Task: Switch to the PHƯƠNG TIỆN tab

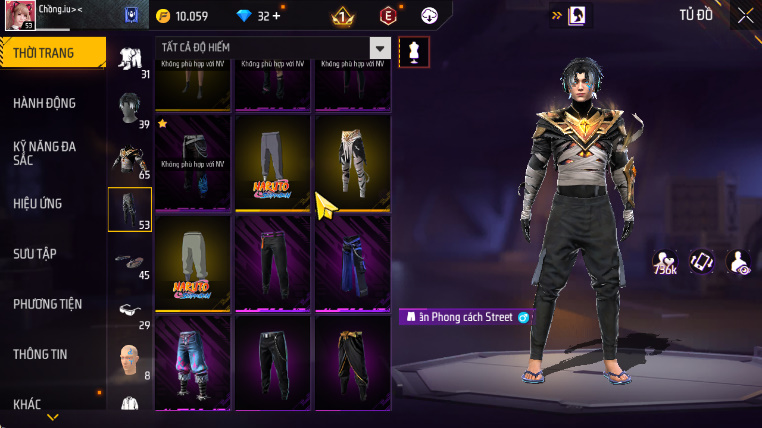Action: [48, 304]
